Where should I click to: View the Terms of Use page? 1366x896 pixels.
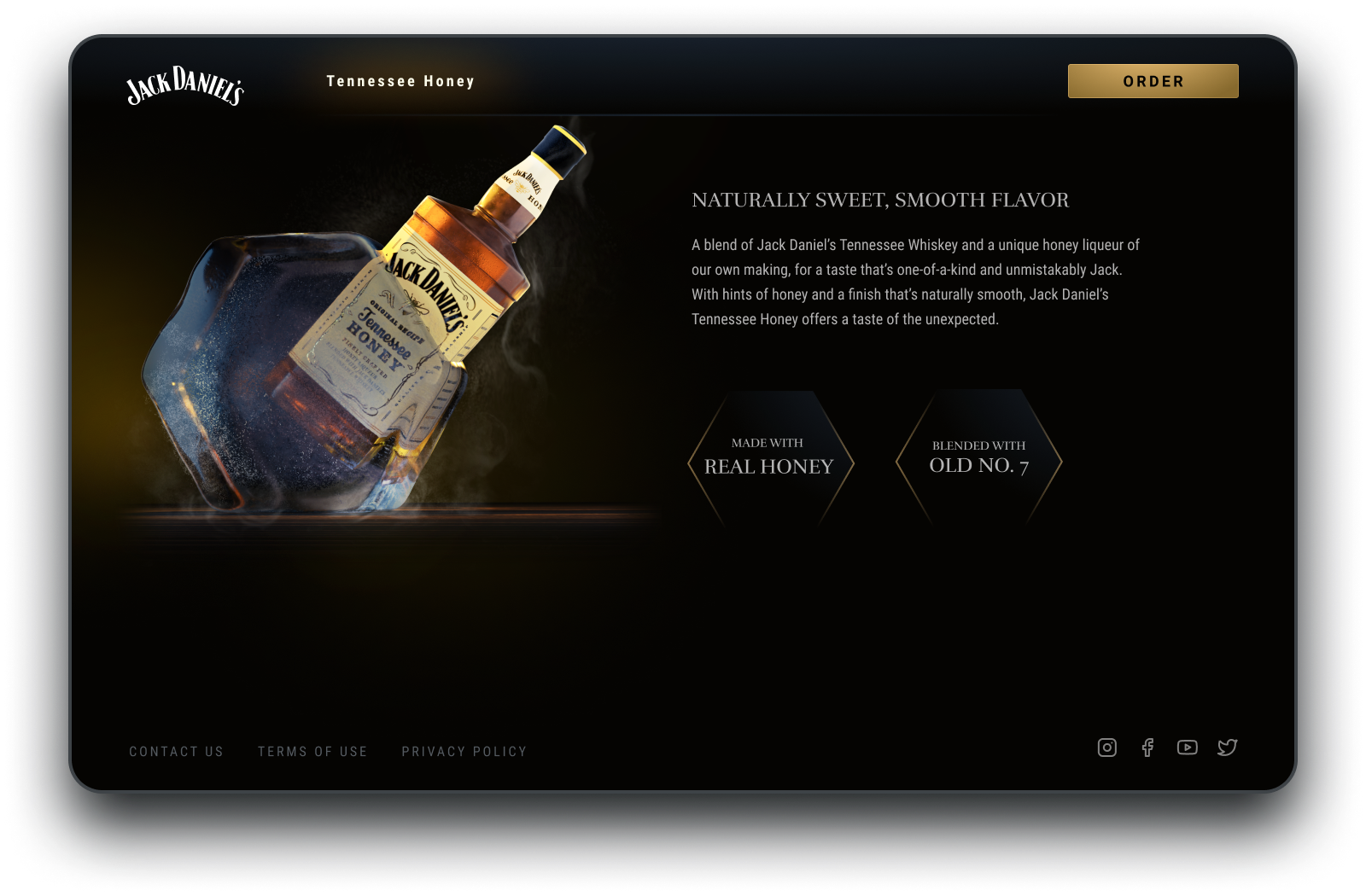click(312, 752)
